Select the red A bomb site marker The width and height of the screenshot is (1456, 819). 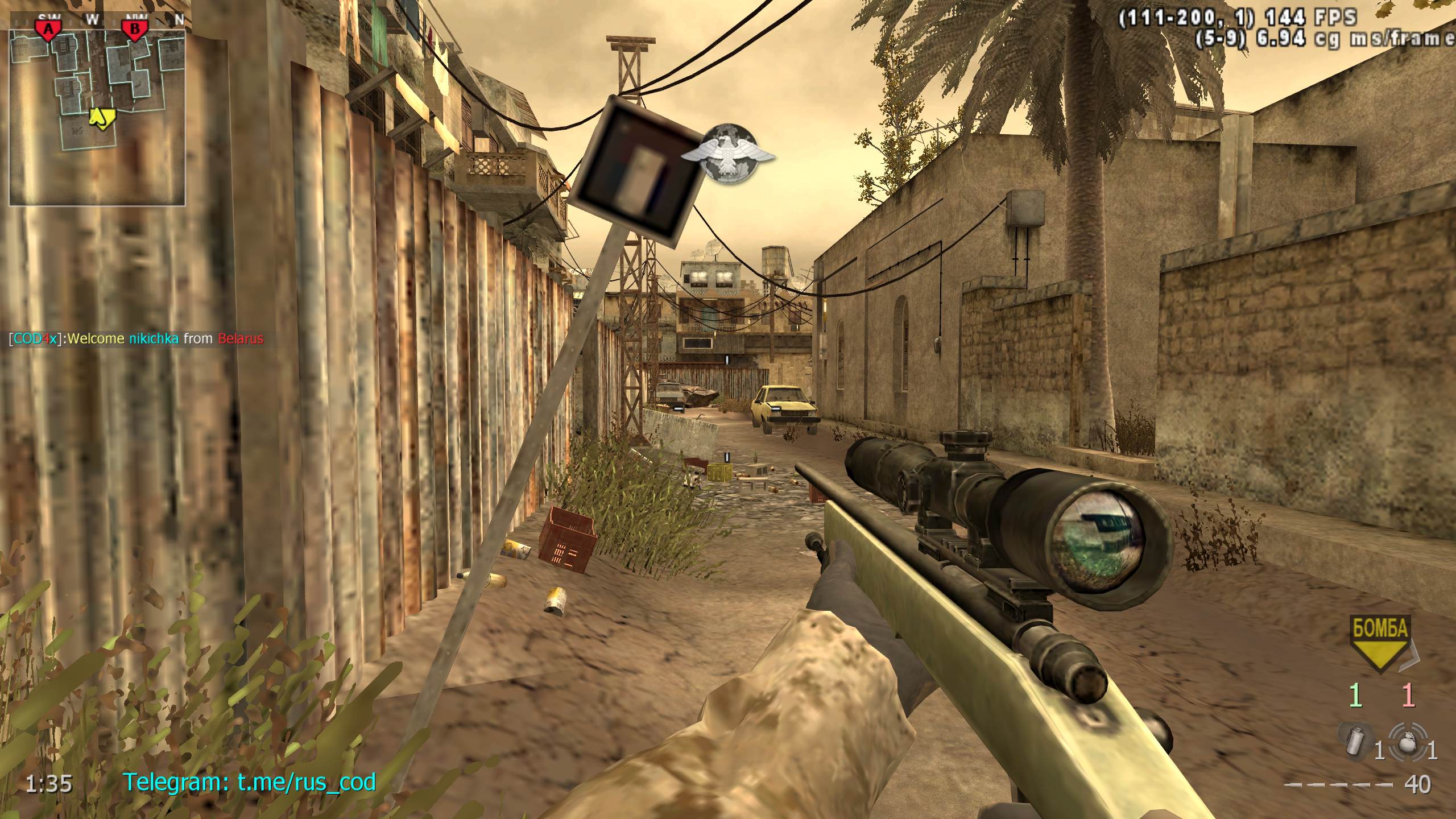click(48, 30)
